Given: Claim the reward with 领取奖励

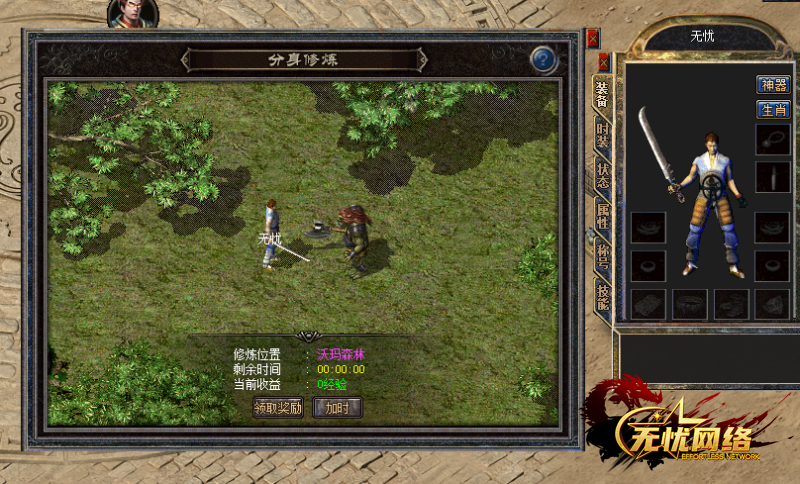Looking at the screenshot, I should click(x=278, y=407).
